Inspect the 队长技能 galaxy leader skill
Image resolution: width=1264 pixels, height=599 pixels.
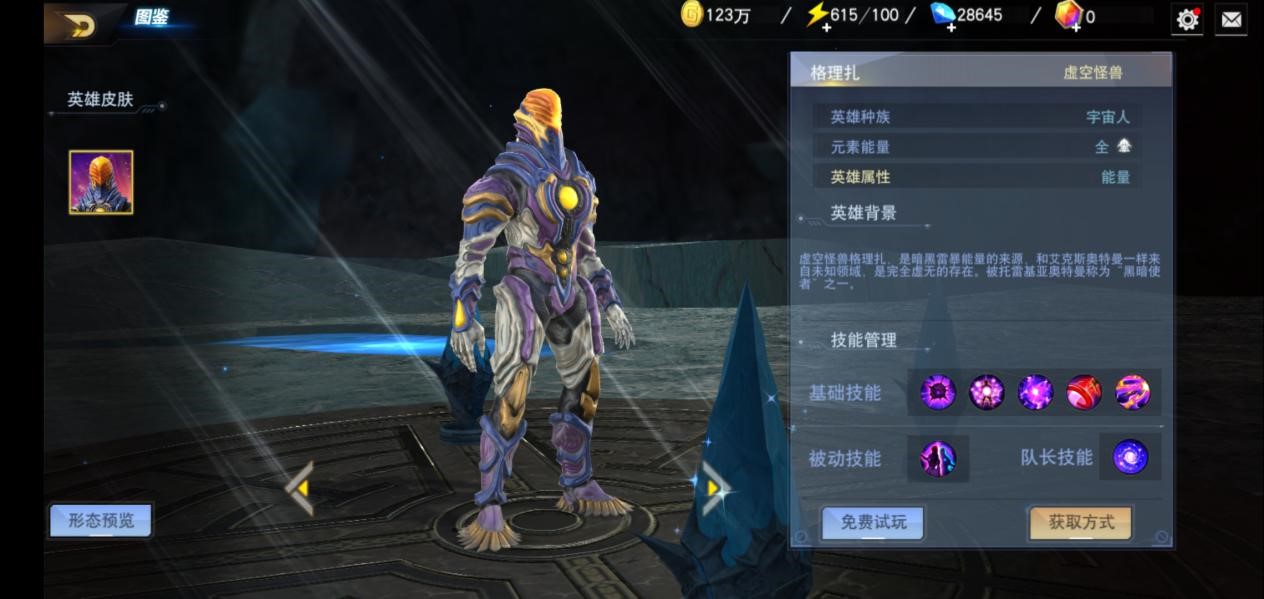click(1130, 457)
